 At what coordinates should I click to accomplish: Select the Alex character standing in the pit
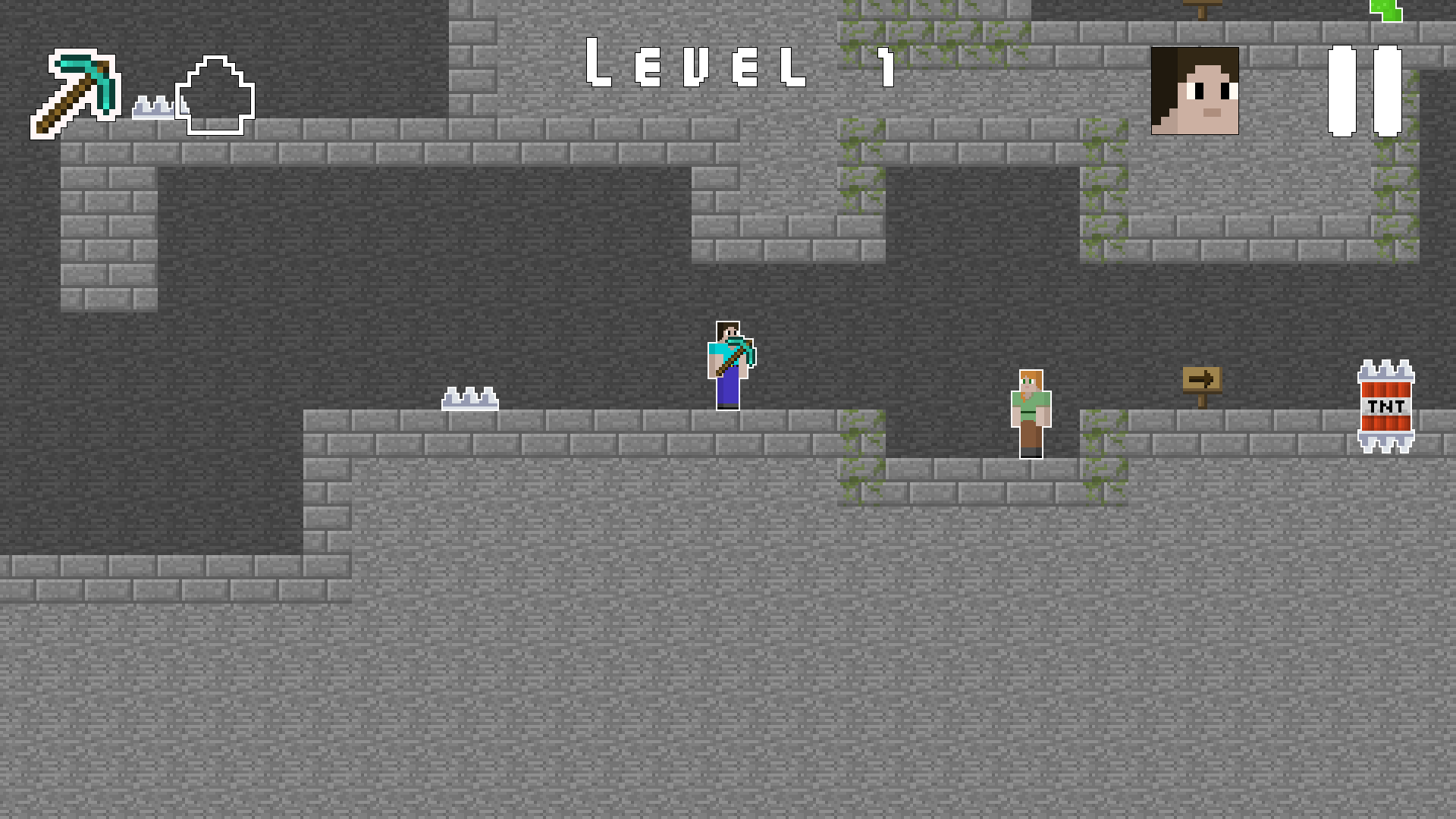point(1030,413)
